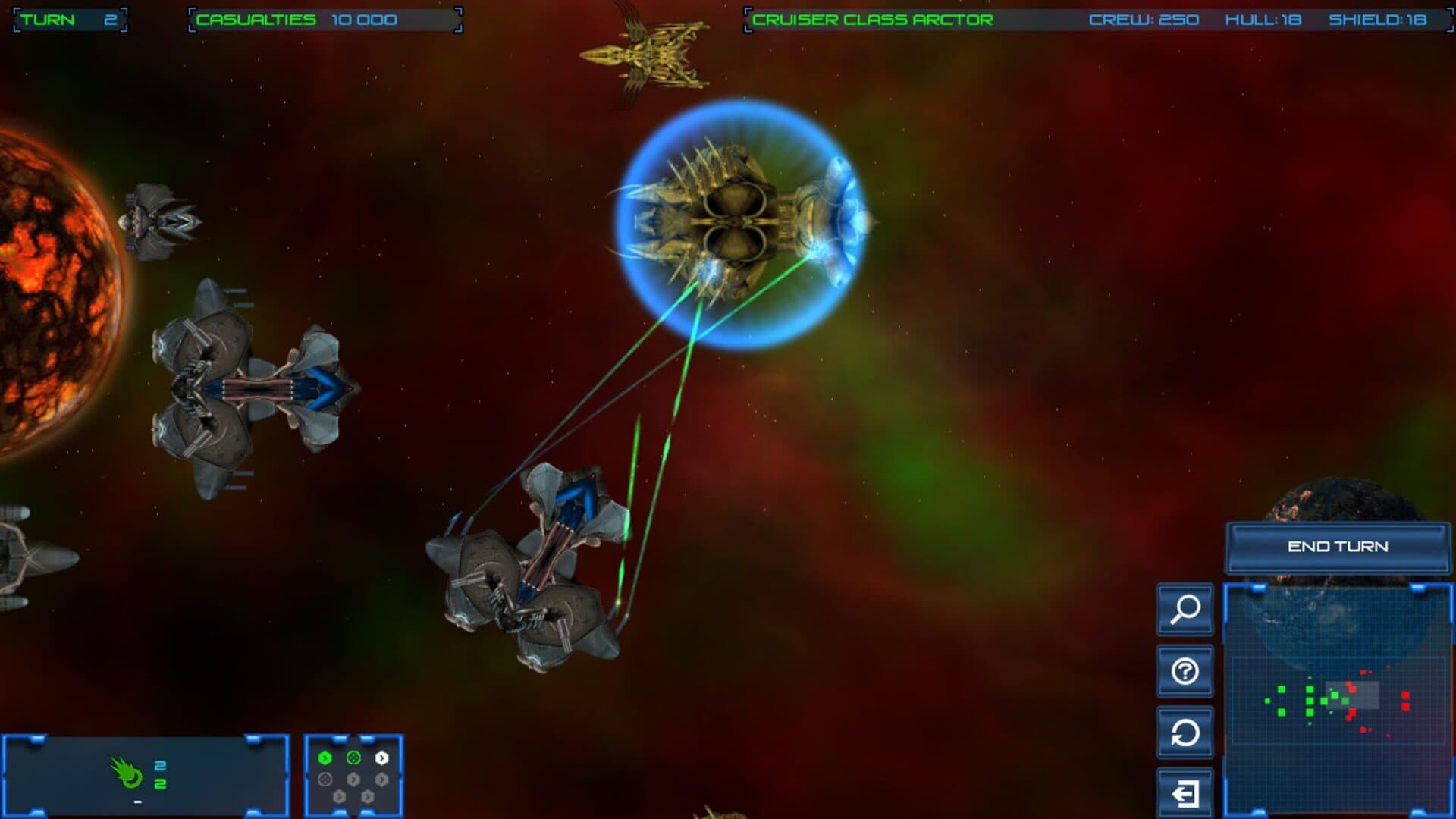The image size is (1456, 819).
Task: Click the magnifying glass zoom button
Action: pyautogui.click(x=1185, y=609)
